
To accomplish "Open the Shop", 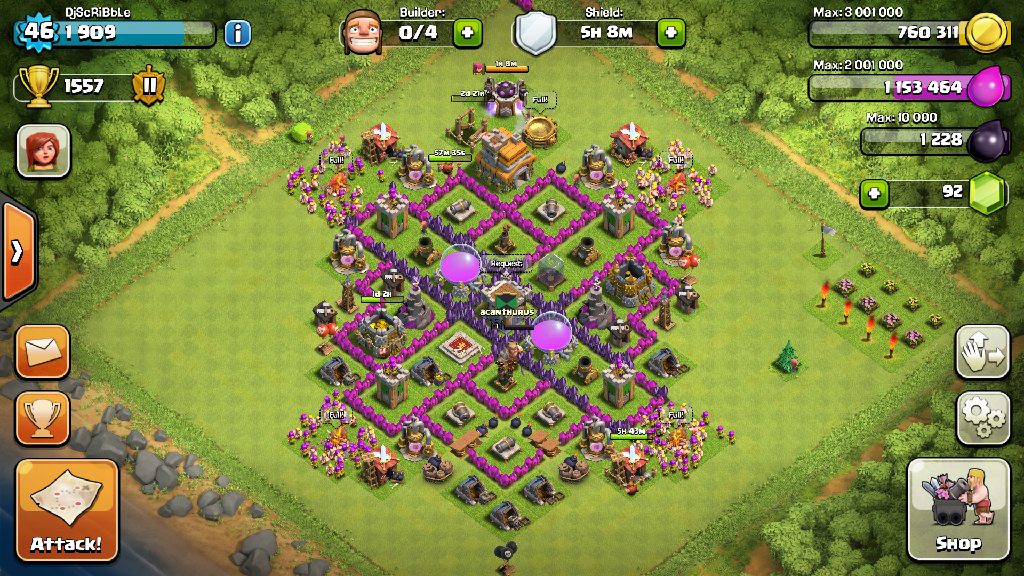I will [958, 509].
